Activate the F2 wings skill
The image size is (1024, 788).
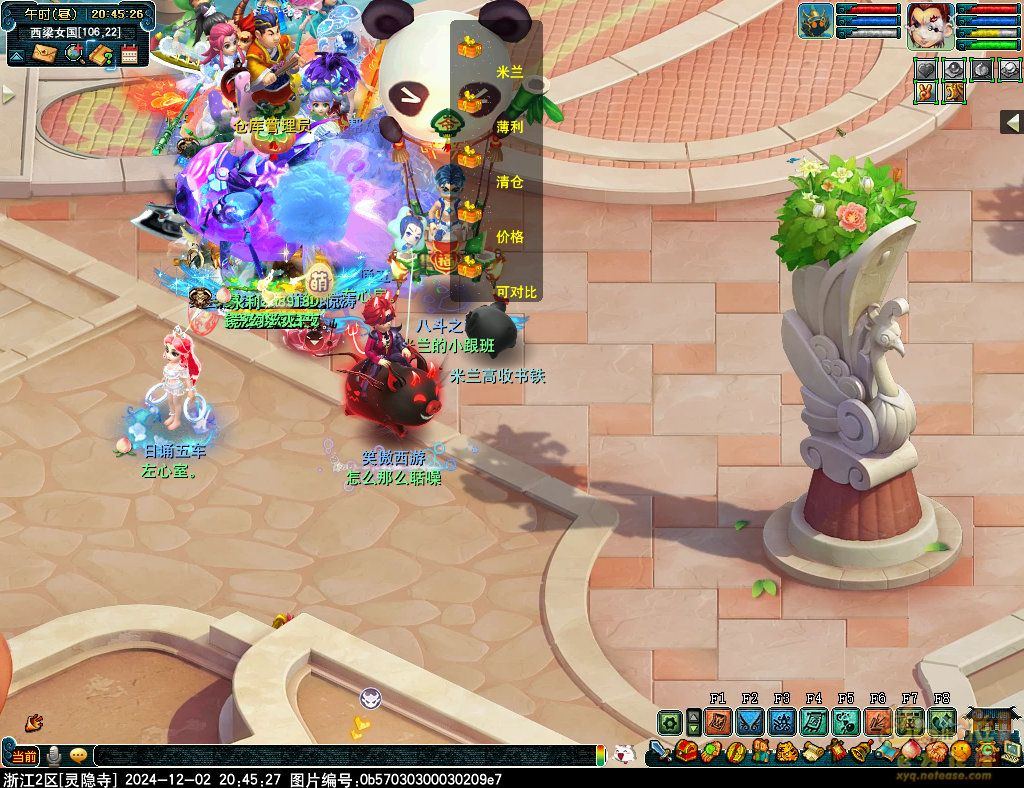point(750,722)
